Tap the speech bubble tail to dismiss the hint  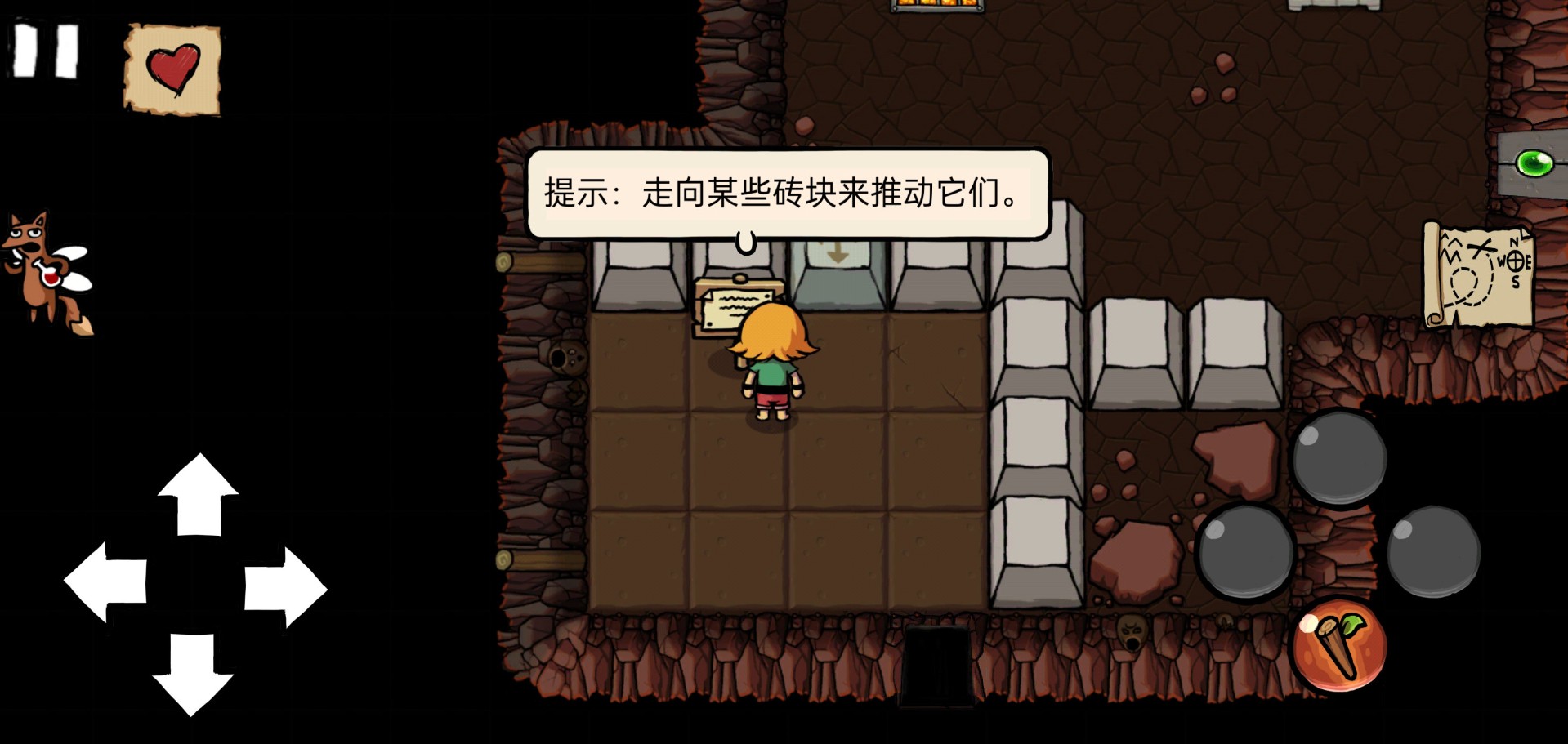coord(745,241)
